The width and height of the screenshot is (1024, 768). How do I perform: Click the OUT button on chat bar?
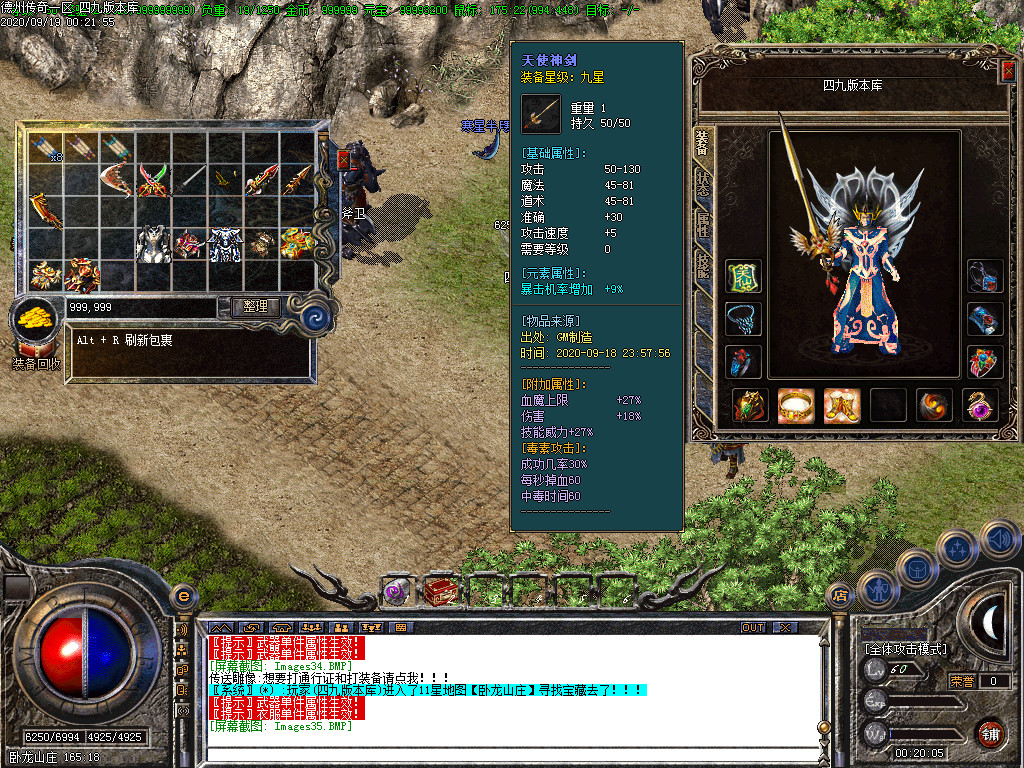coord(753,627)
